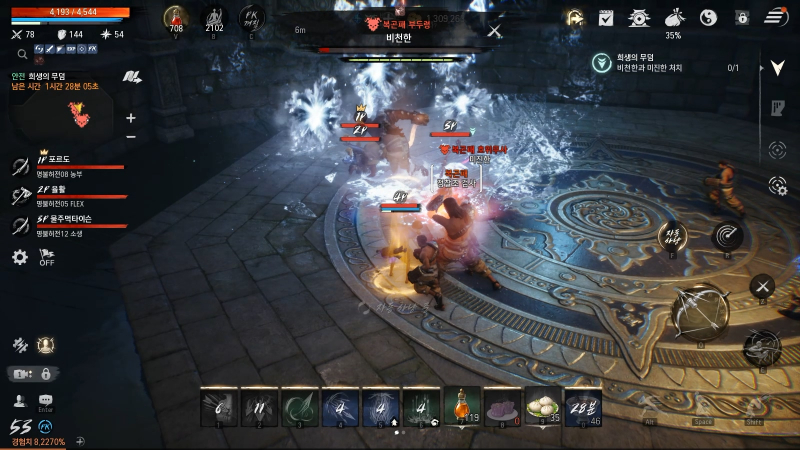Use the orange potion in hotbar
The height and width of the screenshot is (450, 800).
[x=462, y=407]
